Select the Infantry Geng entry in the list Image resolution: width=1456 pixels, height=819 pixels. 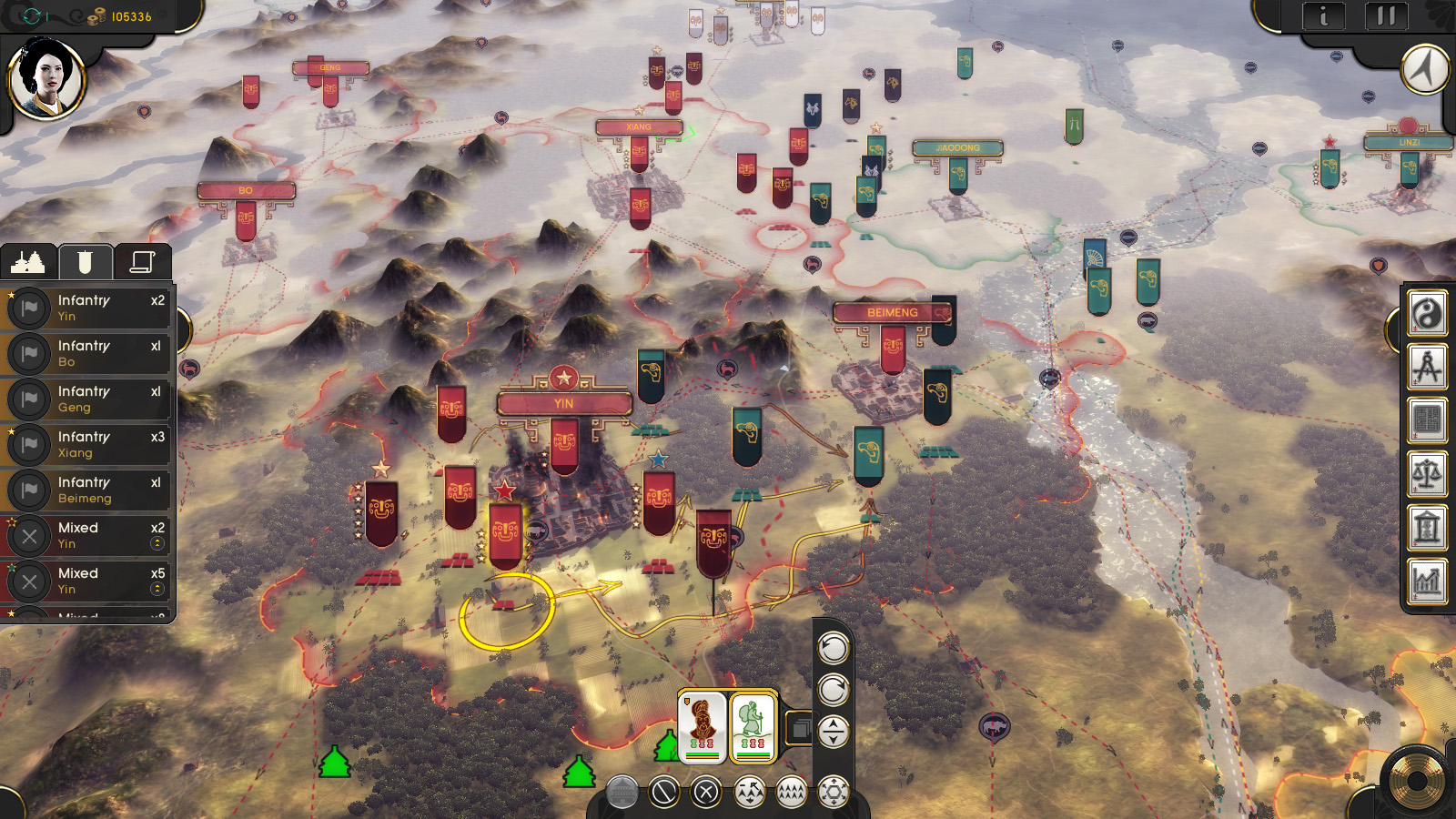tap(86, 399)
